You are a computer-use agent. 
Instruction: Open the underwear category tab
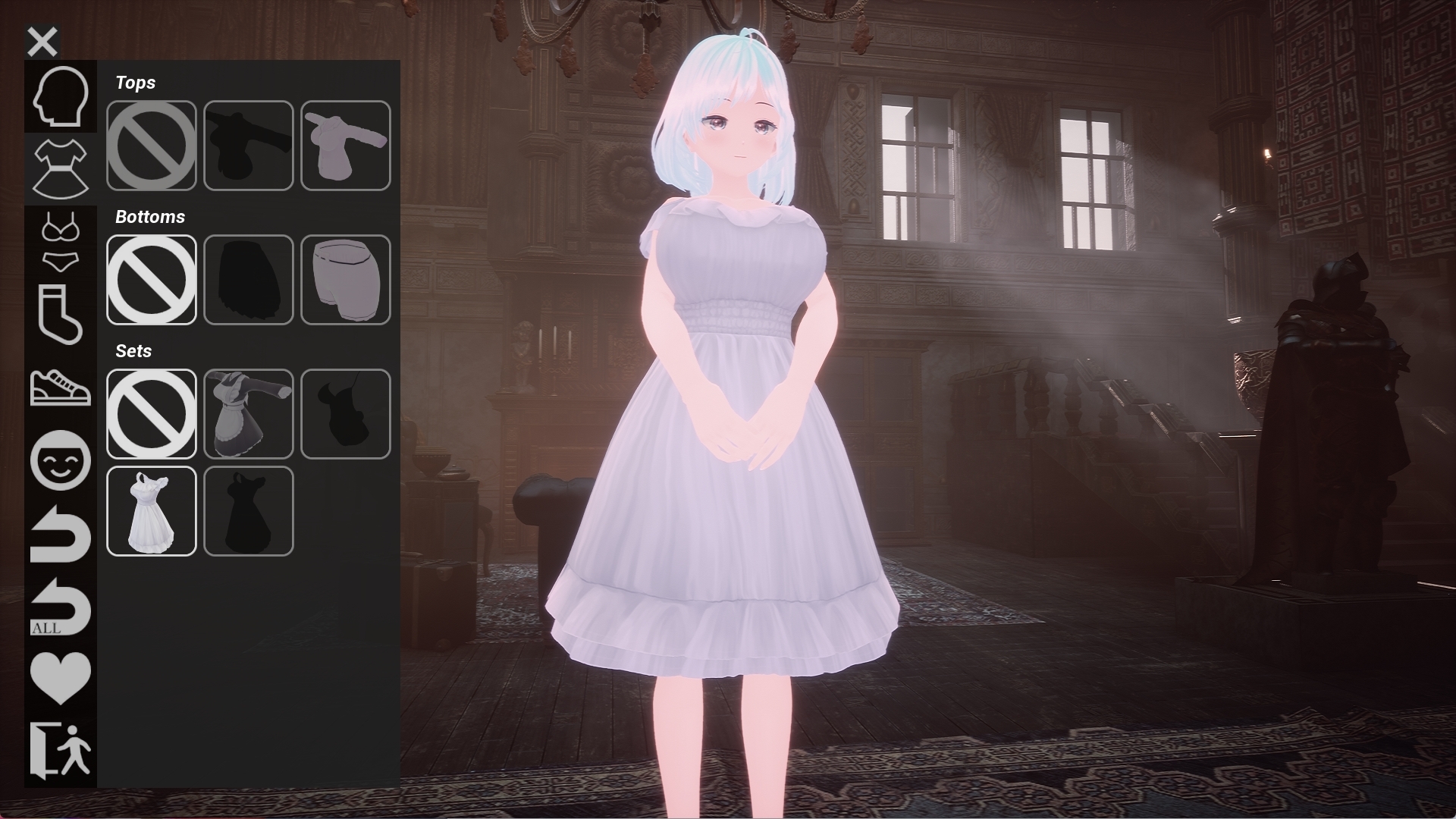61,243
